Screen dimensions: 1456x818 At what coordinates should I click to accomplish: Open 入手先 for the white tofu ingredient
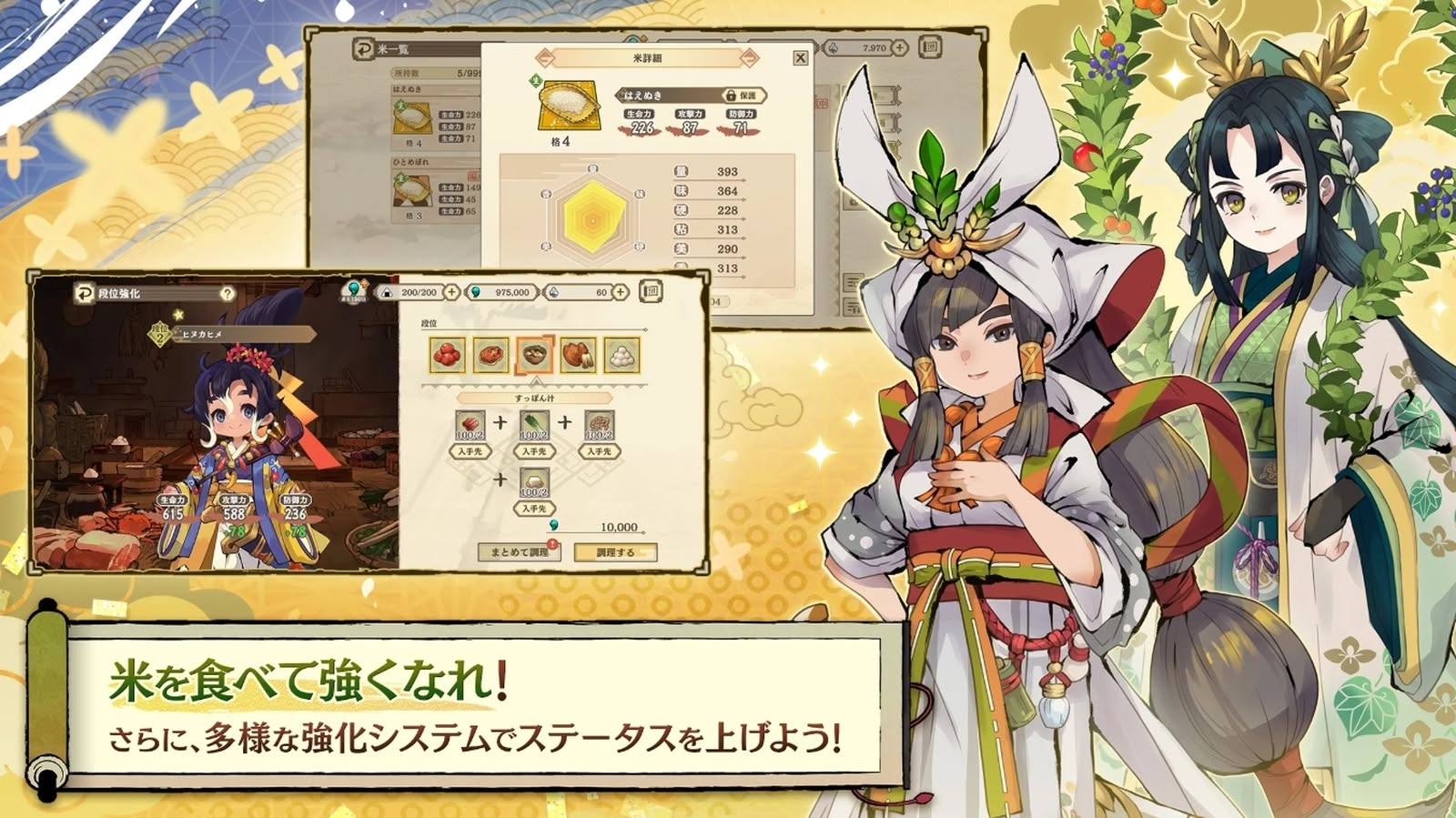[x=534, y=509]
